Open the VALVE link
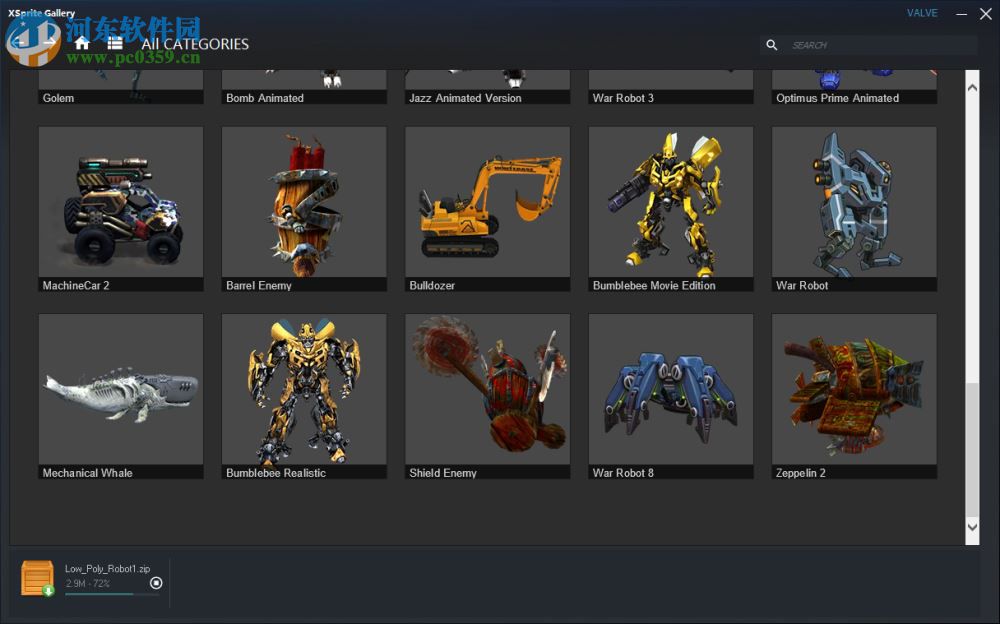The width and height of the screenshot is (1000, 624). pyautogui.click(x=922, y=13)
